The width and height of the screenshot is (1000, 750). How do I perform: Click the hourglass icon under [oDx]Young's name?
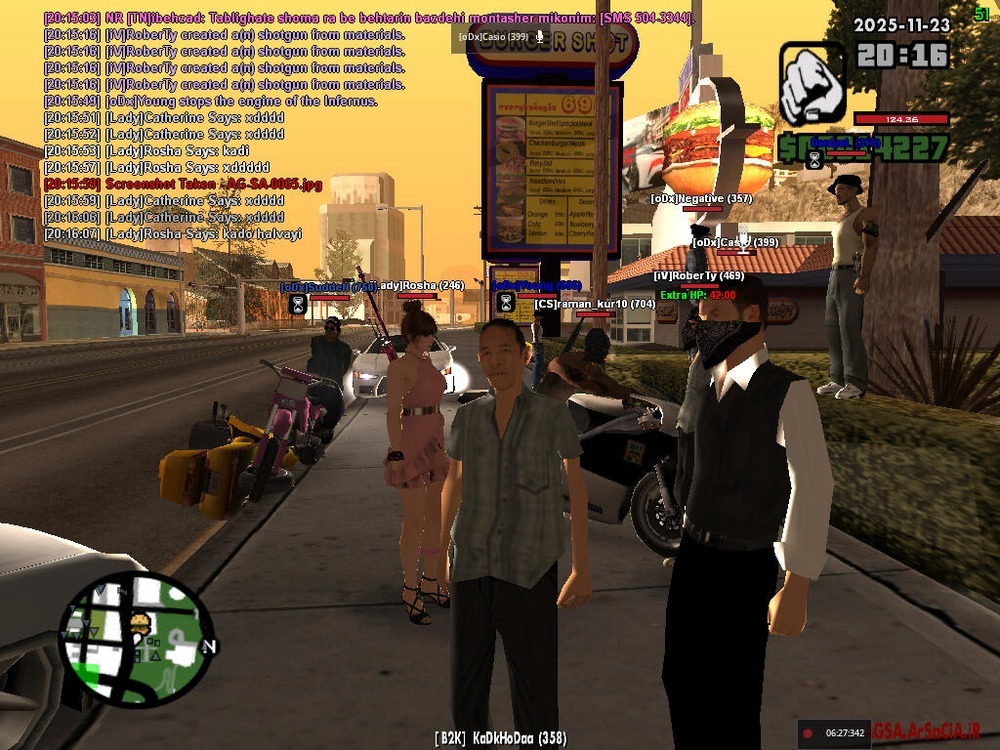click(506, 301)
